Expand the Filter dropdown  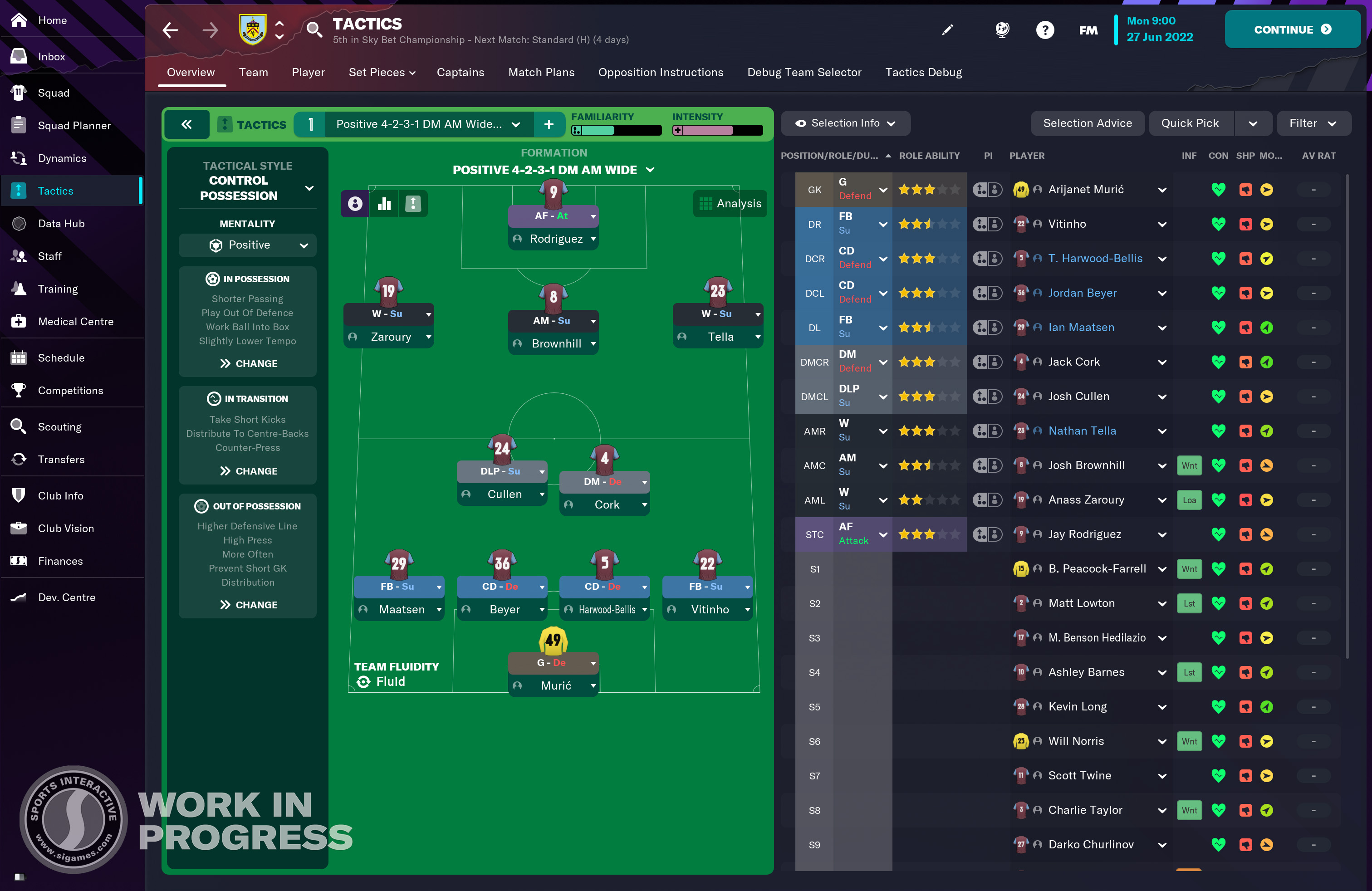point(1312,123)
